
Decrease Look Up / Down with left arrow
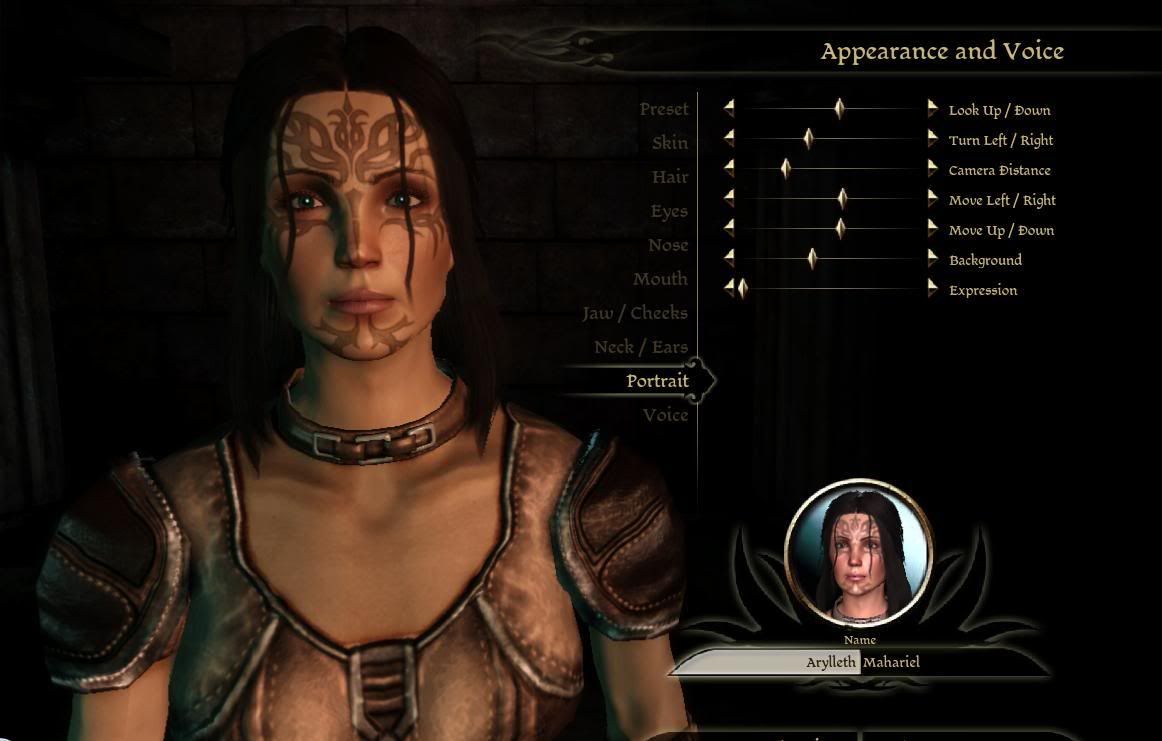[729, 109]
